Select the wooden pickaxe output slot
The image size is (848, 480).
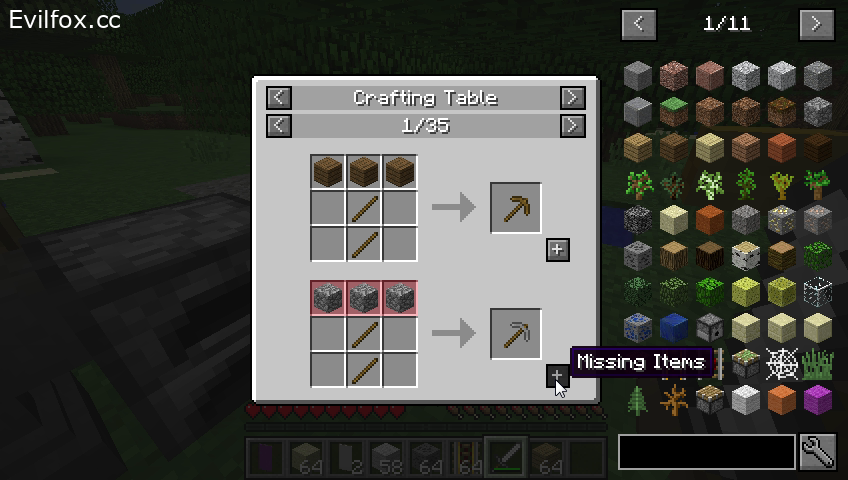tap(516, 208)
